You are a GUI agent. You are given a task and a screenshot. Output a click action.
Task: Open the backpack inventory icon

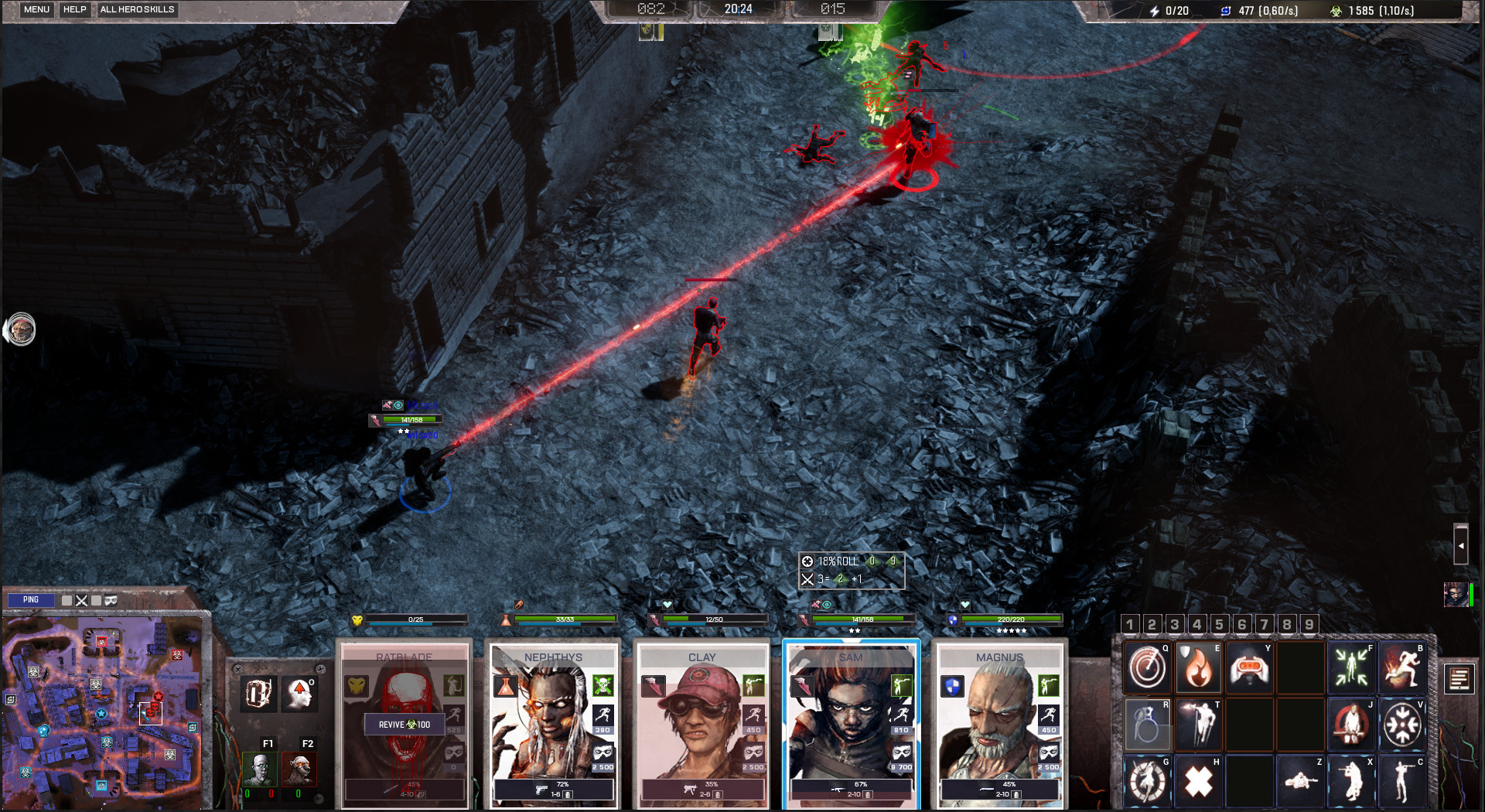[258, 694]
